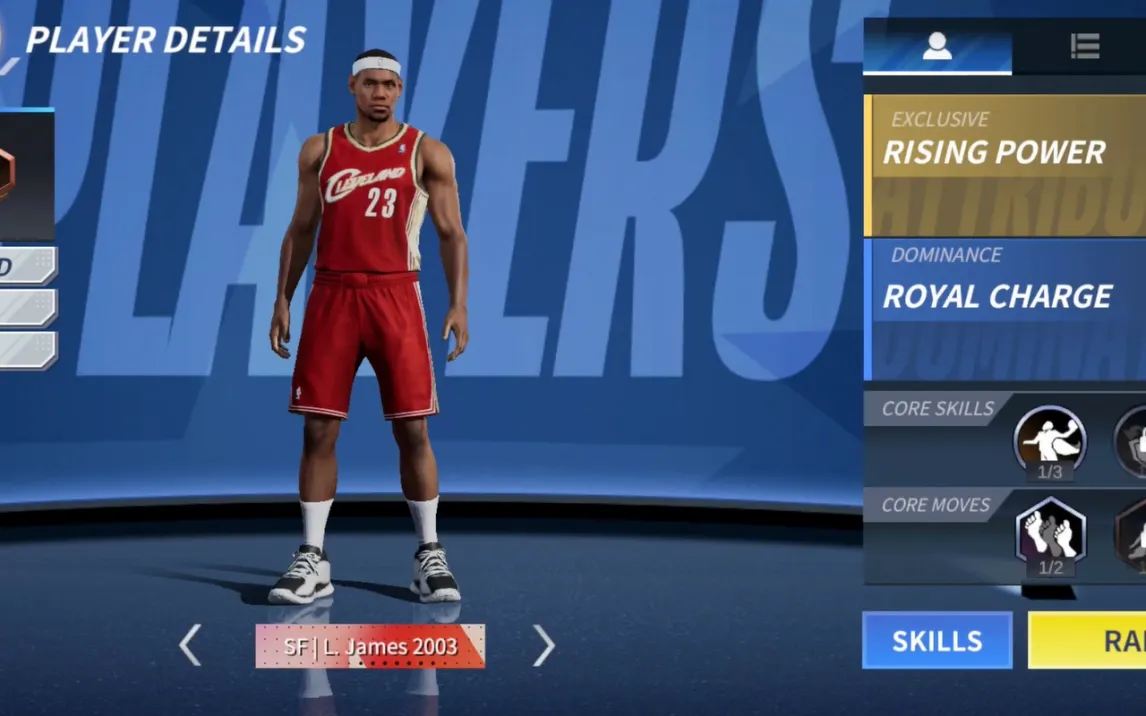Show the previous player with left arrow
Viewport: 1146px width, 716px height.
(x=190, y=646)
